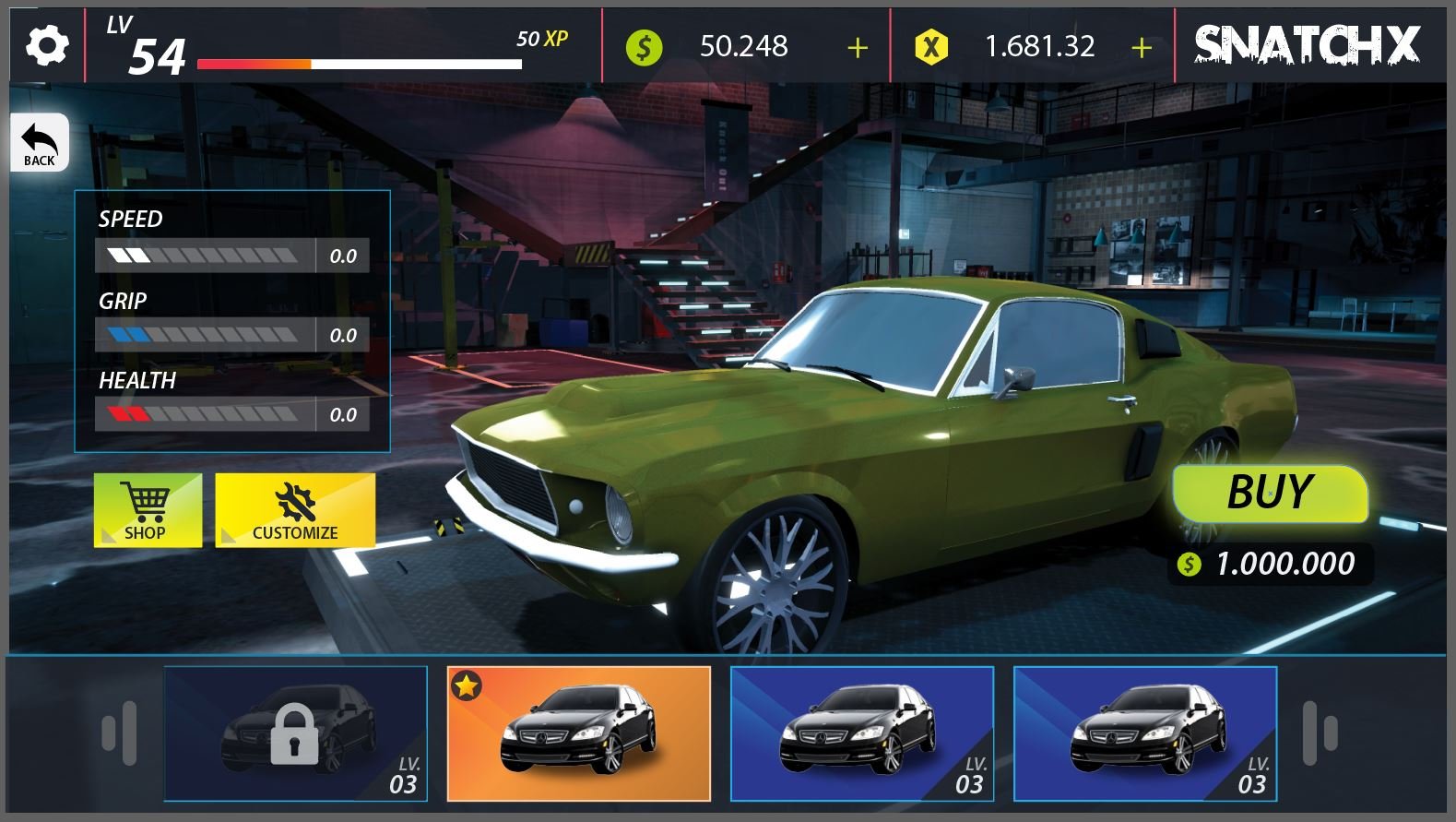Open settings via the gear icon

pos(46,45)
